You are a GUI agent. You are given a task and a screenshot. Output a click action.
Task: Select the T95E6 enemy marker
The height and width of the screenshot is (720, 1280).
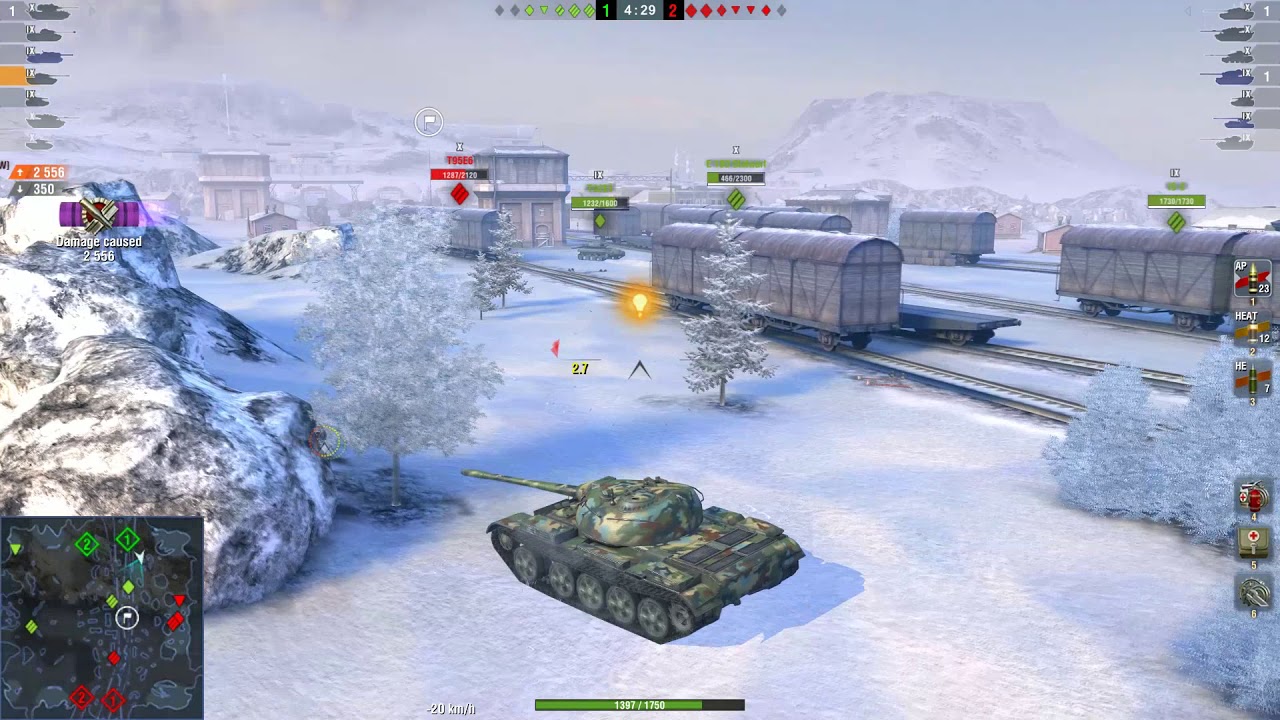click(x=459, y=158)
